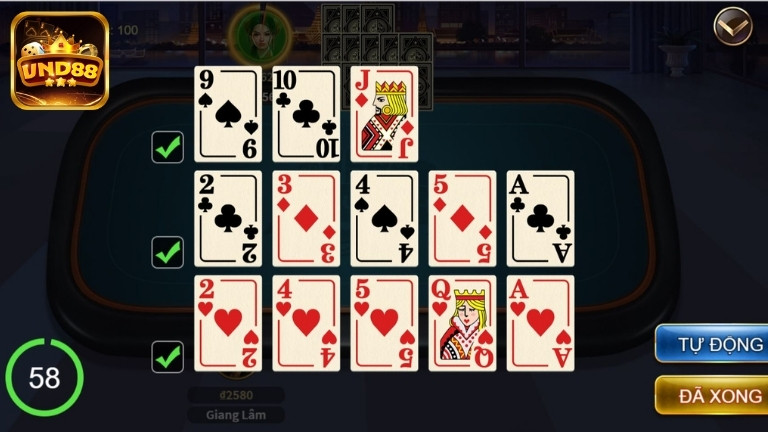Toggle the middle row green checkbox
Viewport: 768px width, 432px height.
coord(167,251)
